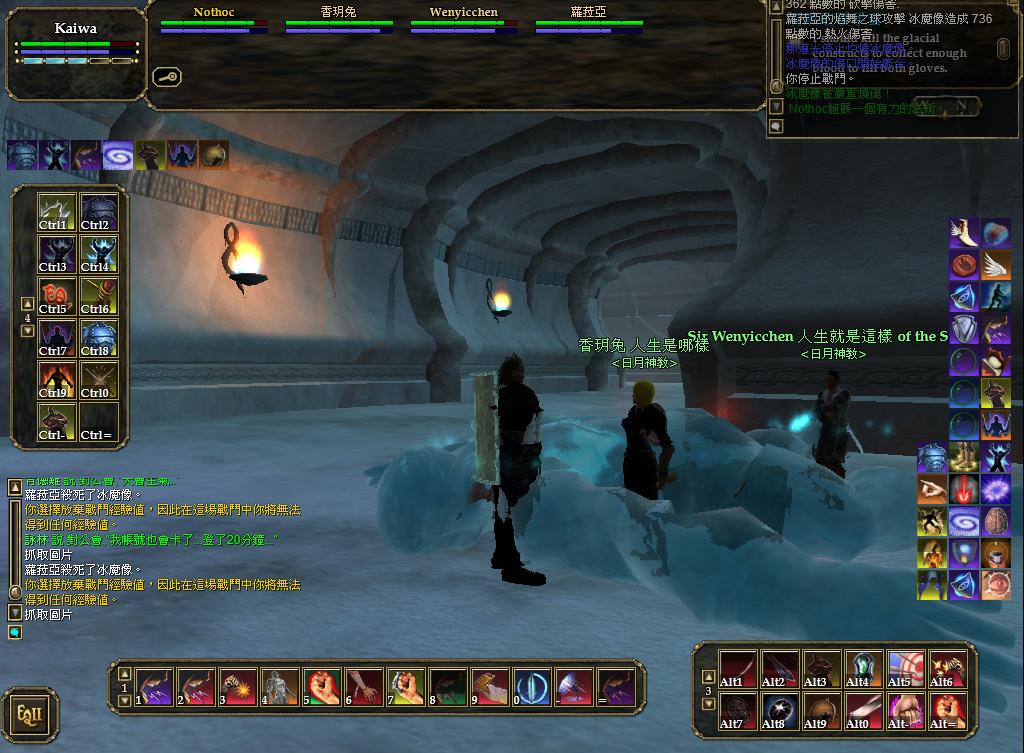Viewport: 1024px width, 753px height.
Task: Page down the Alt hotbar
Action: pos(709,705)
